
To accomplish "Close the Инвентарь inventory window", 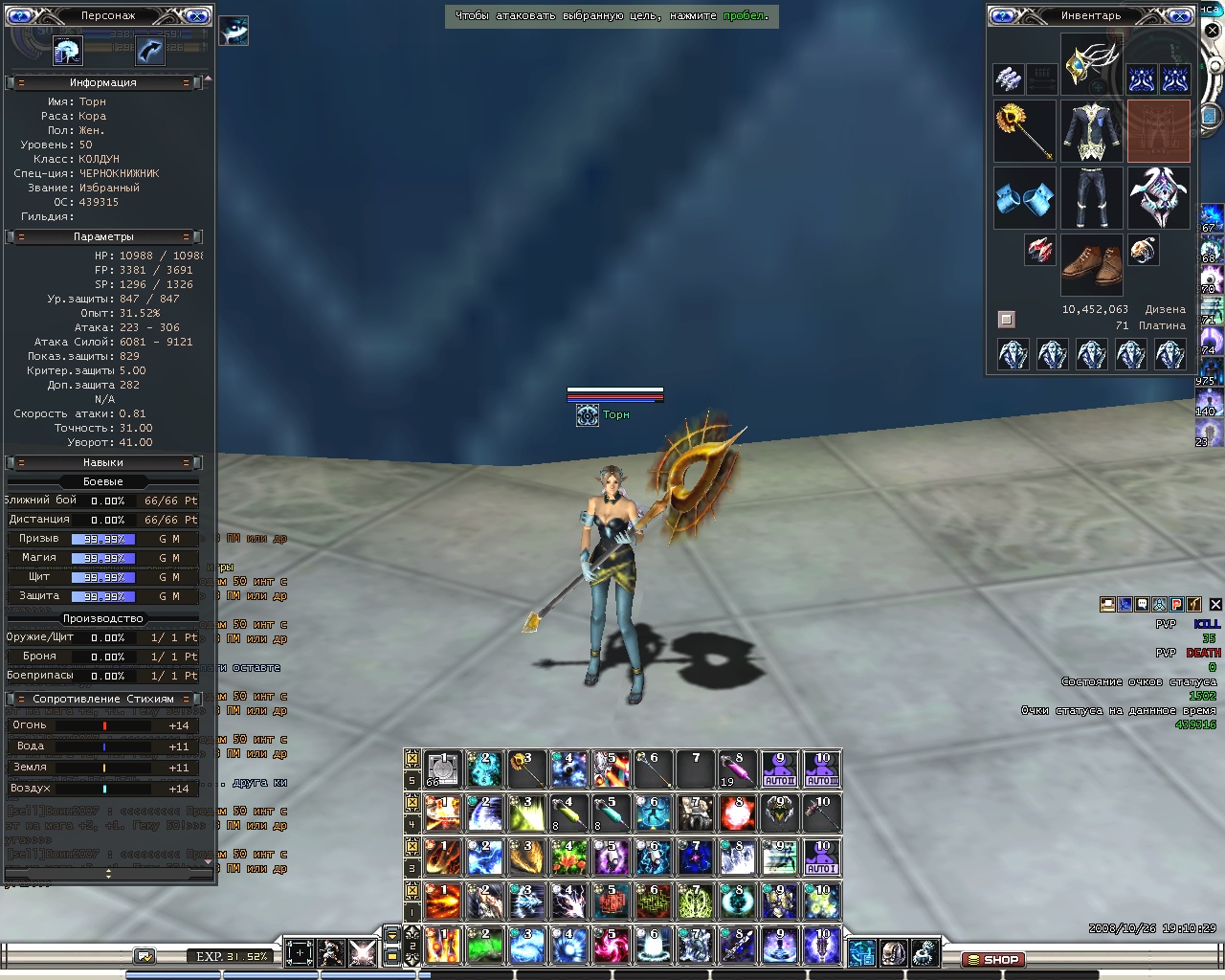I will coord(1180,15).
